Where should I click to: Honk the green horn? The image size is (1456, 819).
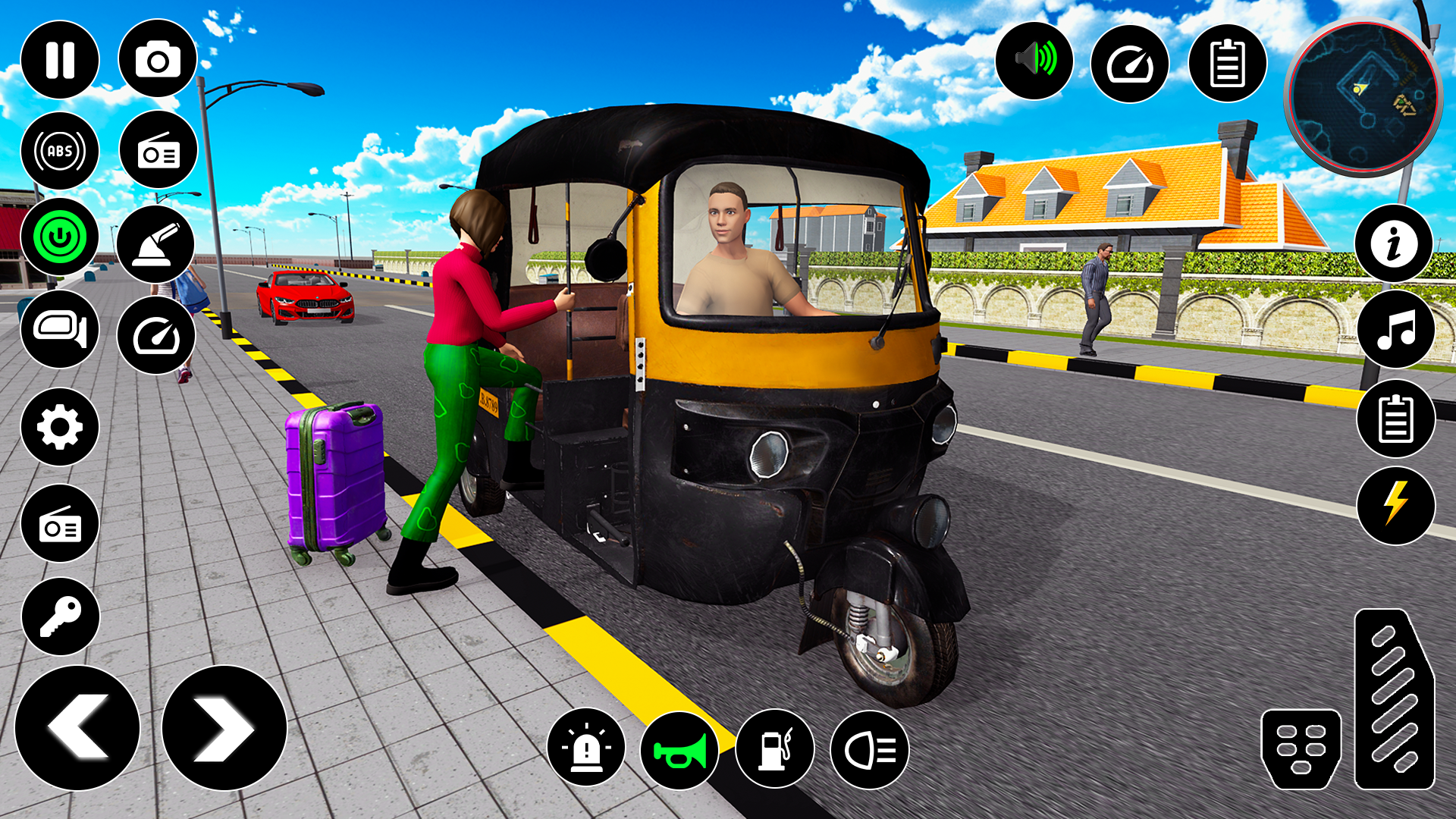coord(680,751)
